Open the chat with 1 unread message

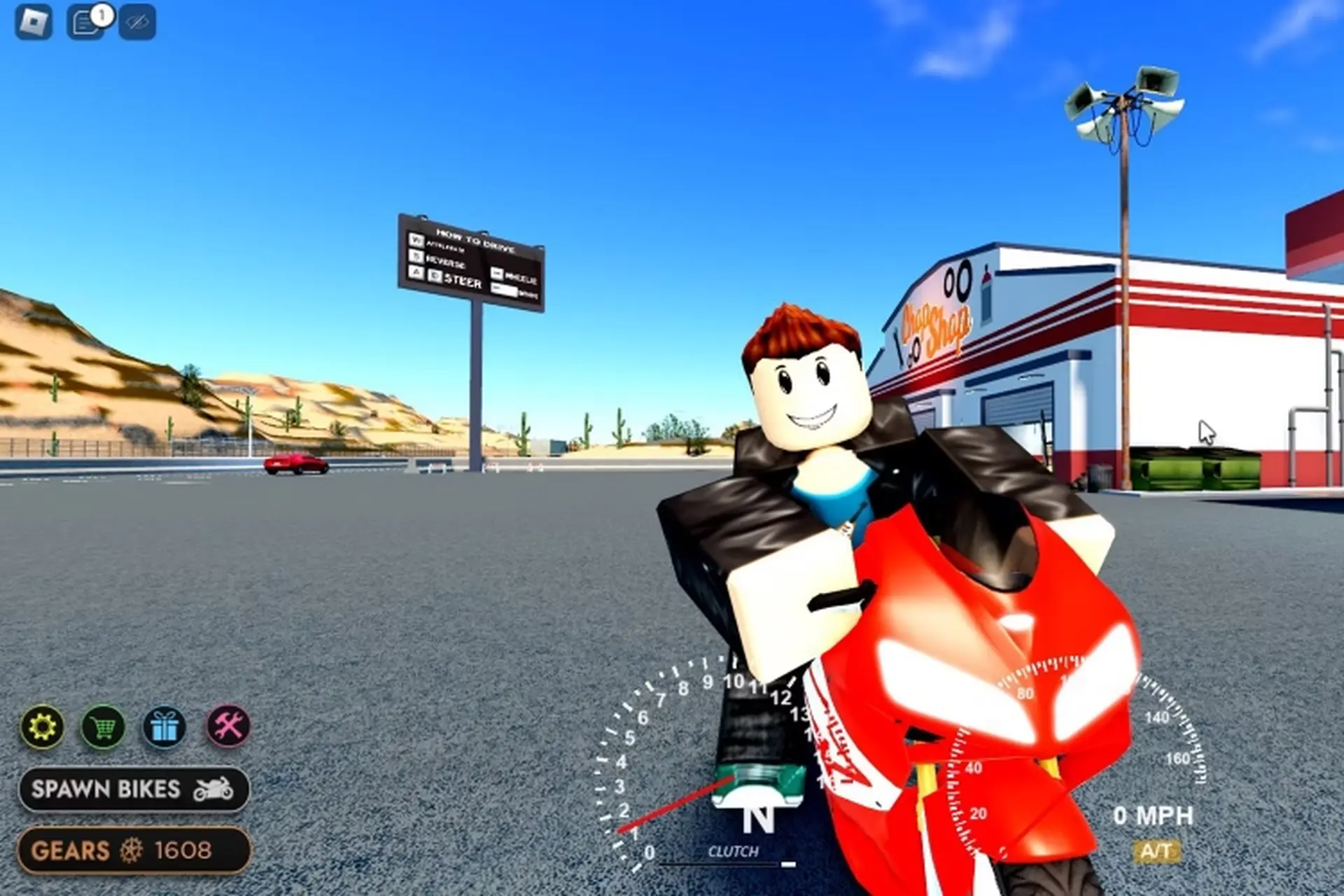(85, 22)
